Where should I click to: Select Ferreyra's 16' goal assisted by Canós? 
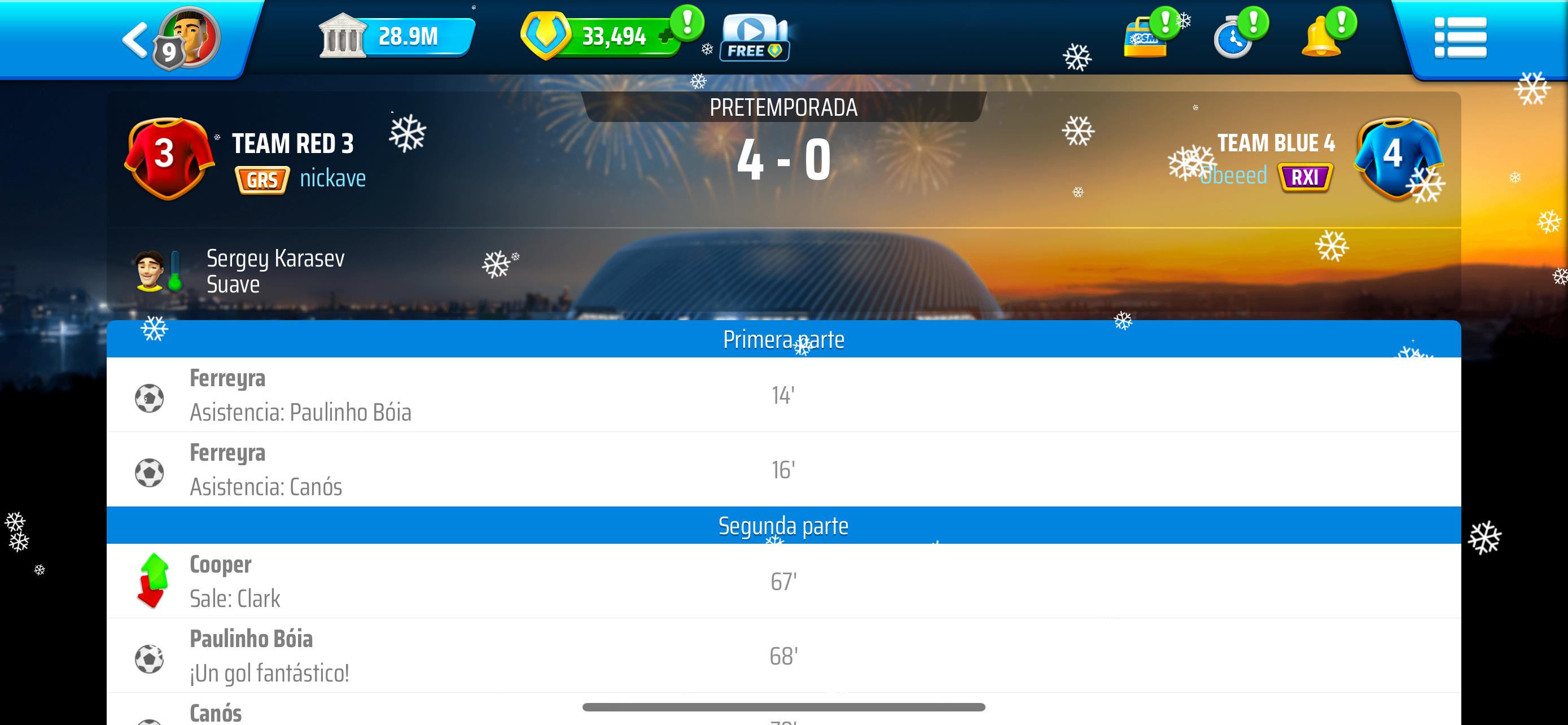click(x=783, y=469)
